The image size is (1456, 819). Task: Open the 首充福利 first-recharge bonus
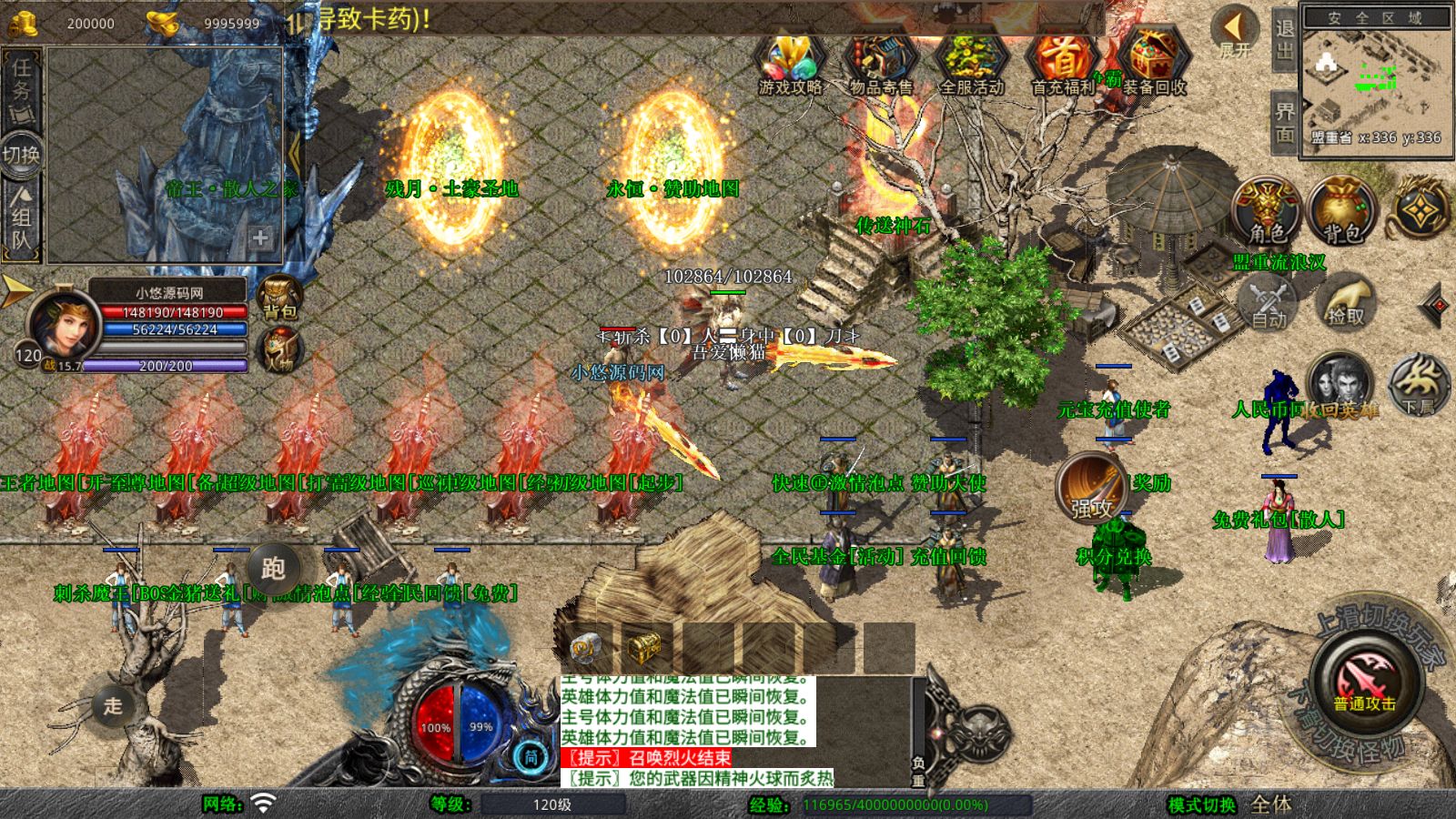tap(1062, 62)
